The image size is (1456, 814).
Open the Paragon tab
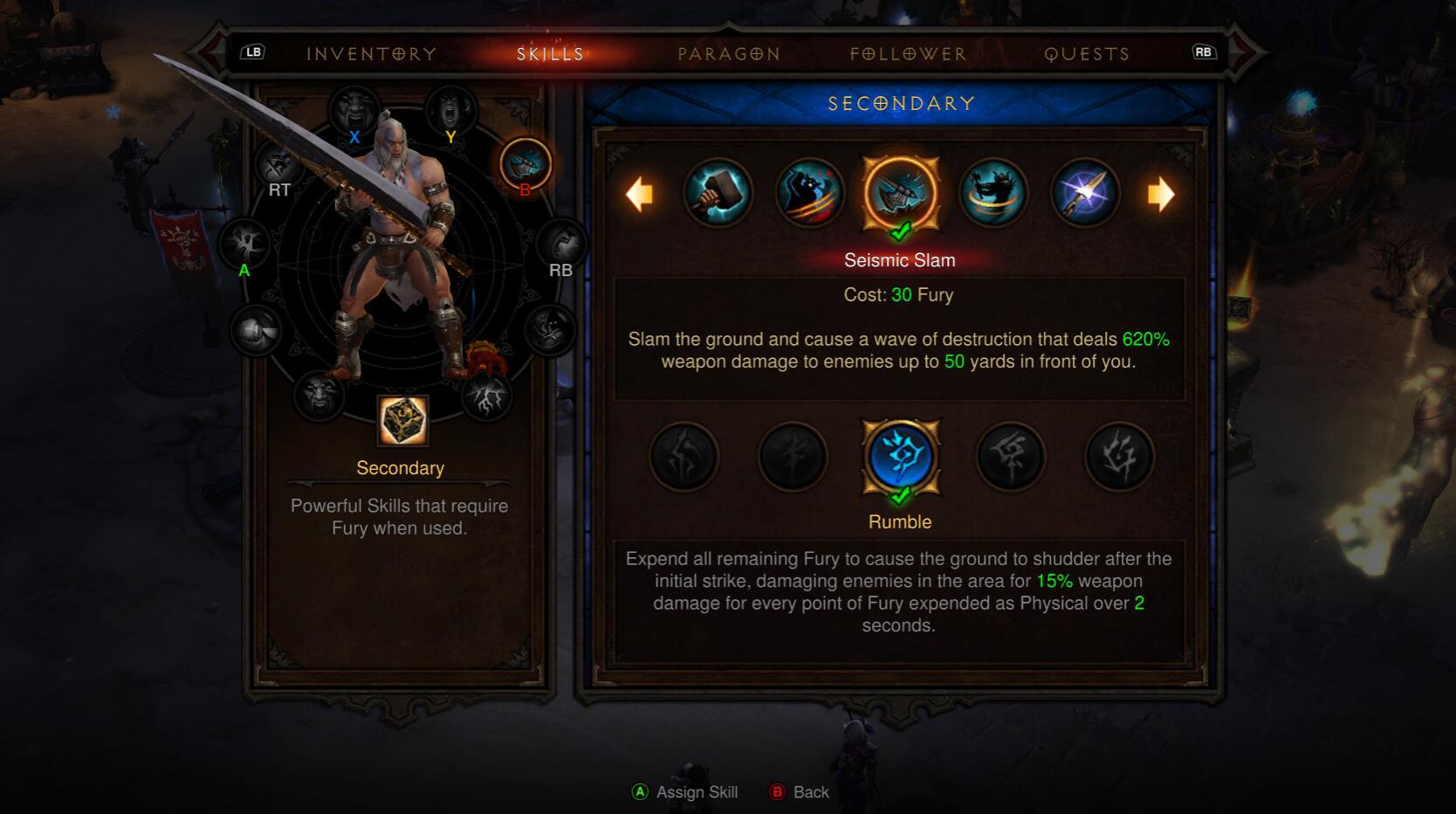pos(729,54)
